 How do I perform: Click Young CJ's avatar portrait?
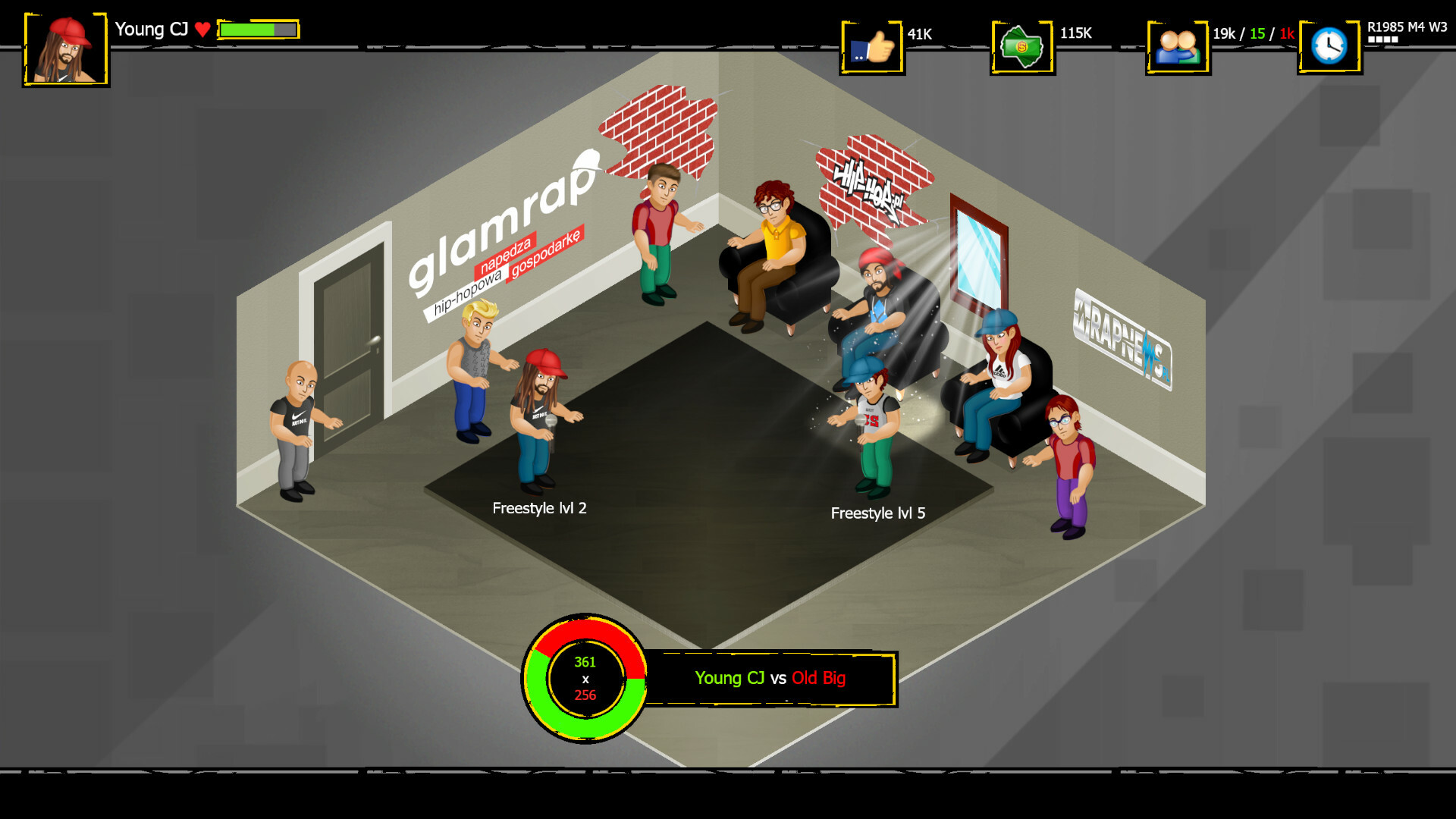[66, 47]
